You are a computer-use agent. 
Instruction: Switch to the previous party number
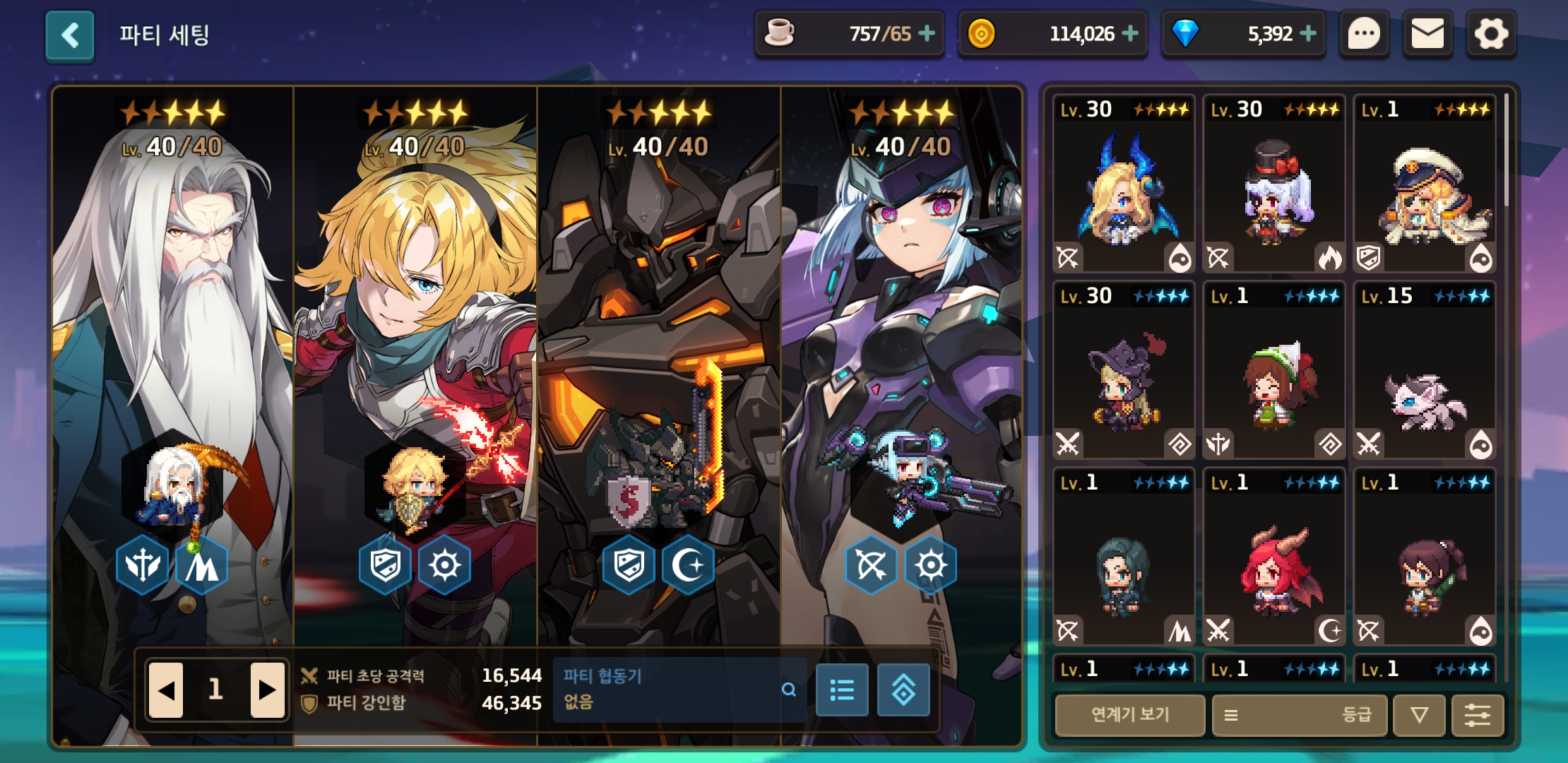[167, 690]
